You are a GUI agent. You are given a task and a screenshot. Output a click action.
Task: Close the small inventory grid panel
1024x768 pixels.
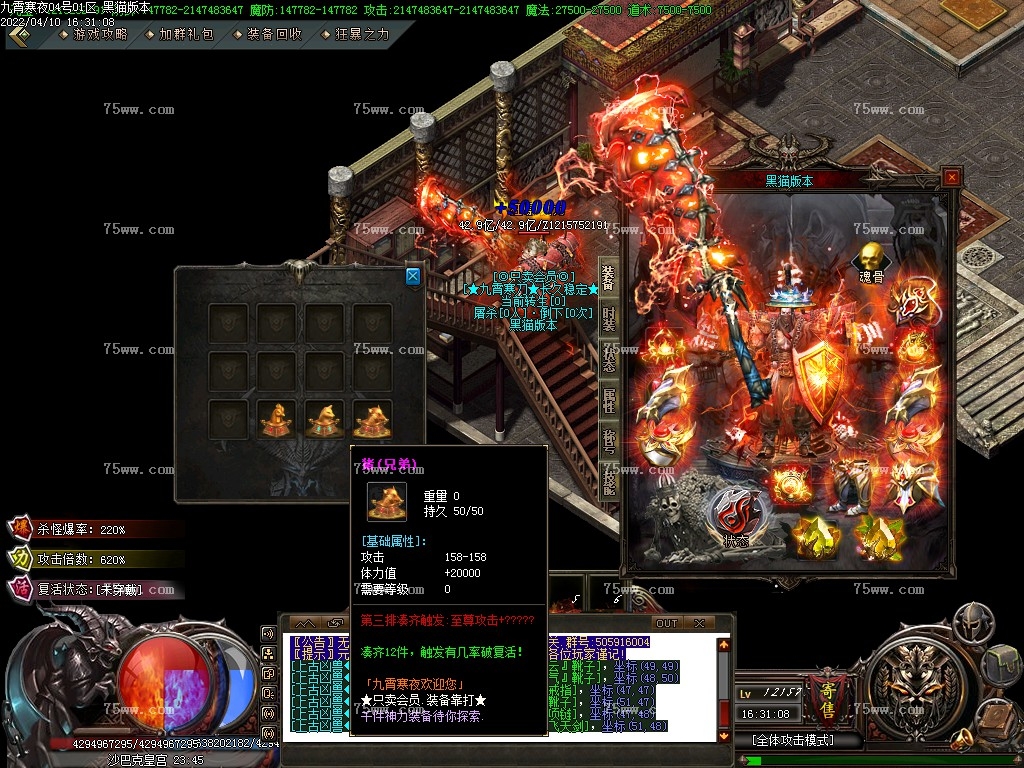pyautogui.click(x=413, y=277)
